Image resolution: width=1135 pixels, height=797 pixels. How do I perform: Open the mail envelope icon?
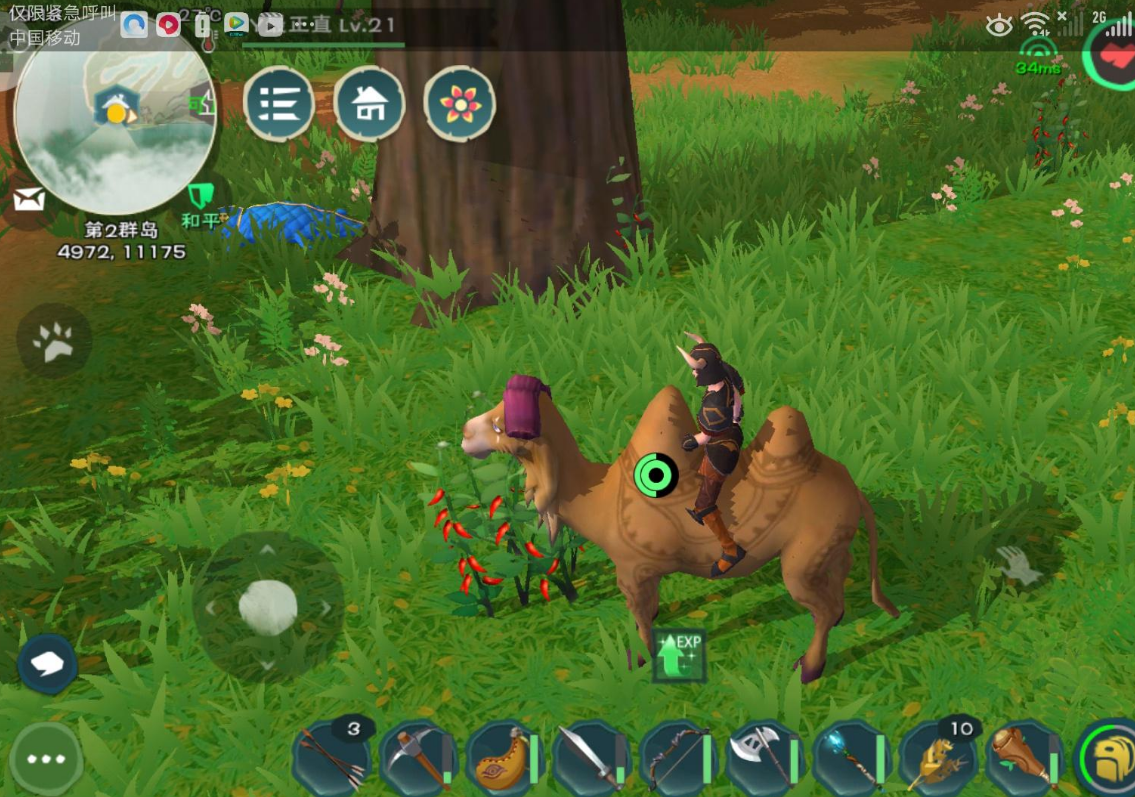(x=28, y=200)
